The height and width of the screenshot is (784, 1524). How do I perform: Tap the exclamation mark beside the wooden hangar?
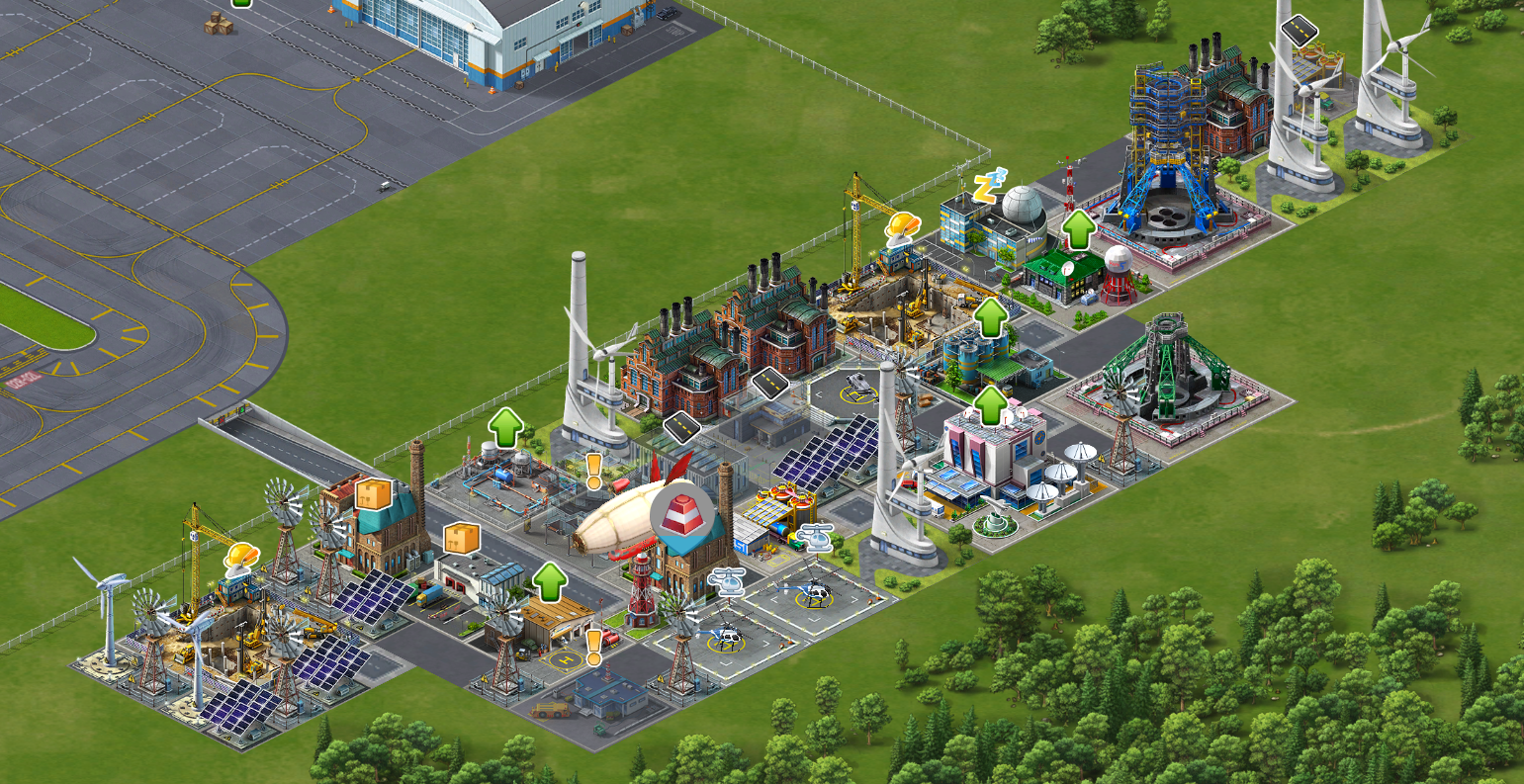pos(593,647)
